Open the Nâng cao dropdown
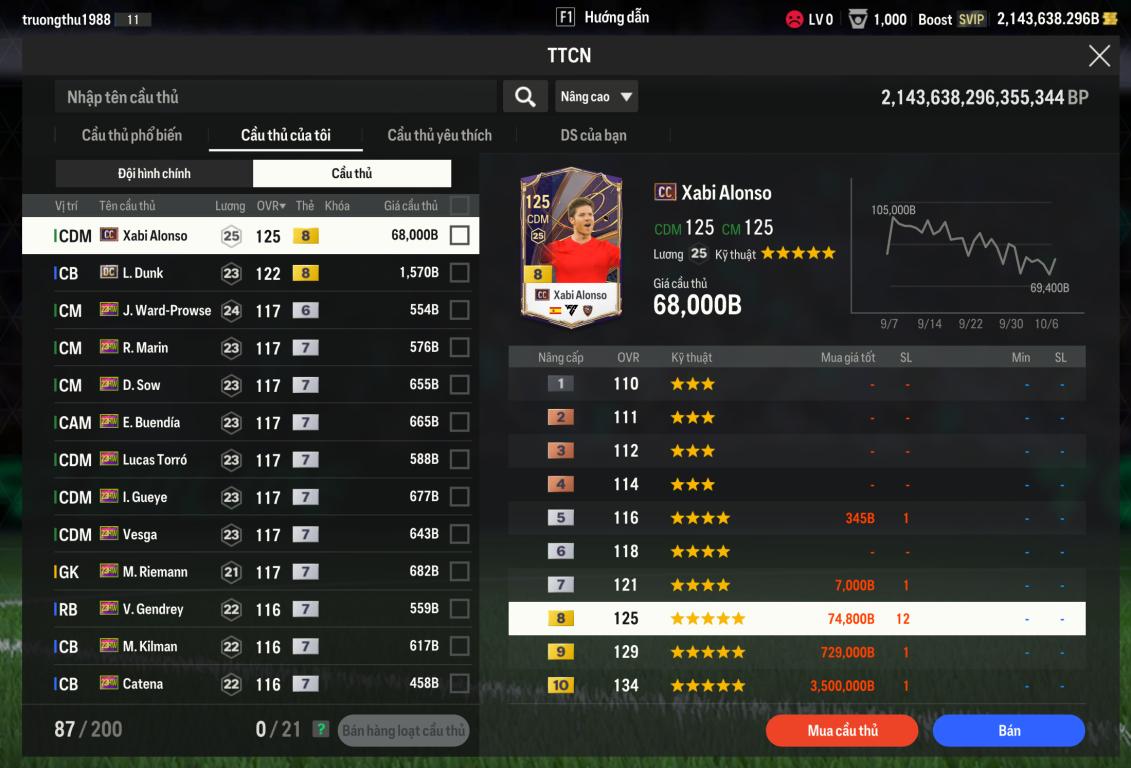The width and height of the screenshot is (1131, 768). (x=597, y=97)
